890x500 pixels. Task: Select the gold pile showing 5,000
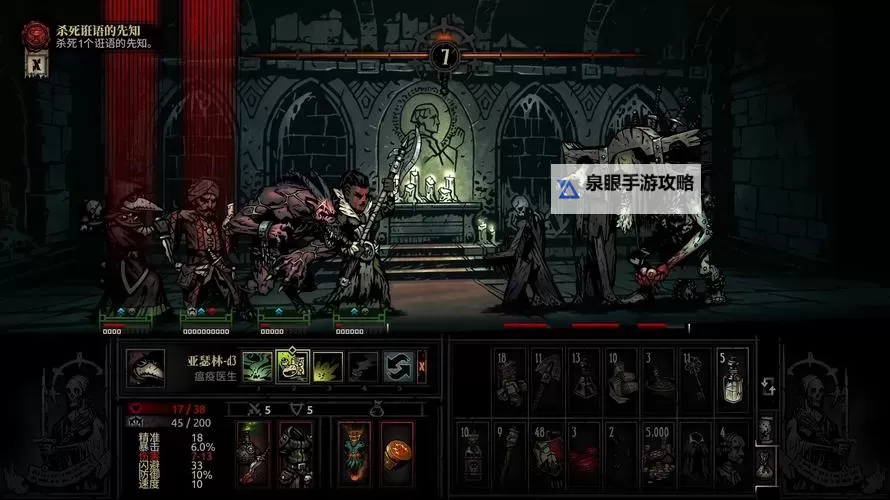pos(658,448)
